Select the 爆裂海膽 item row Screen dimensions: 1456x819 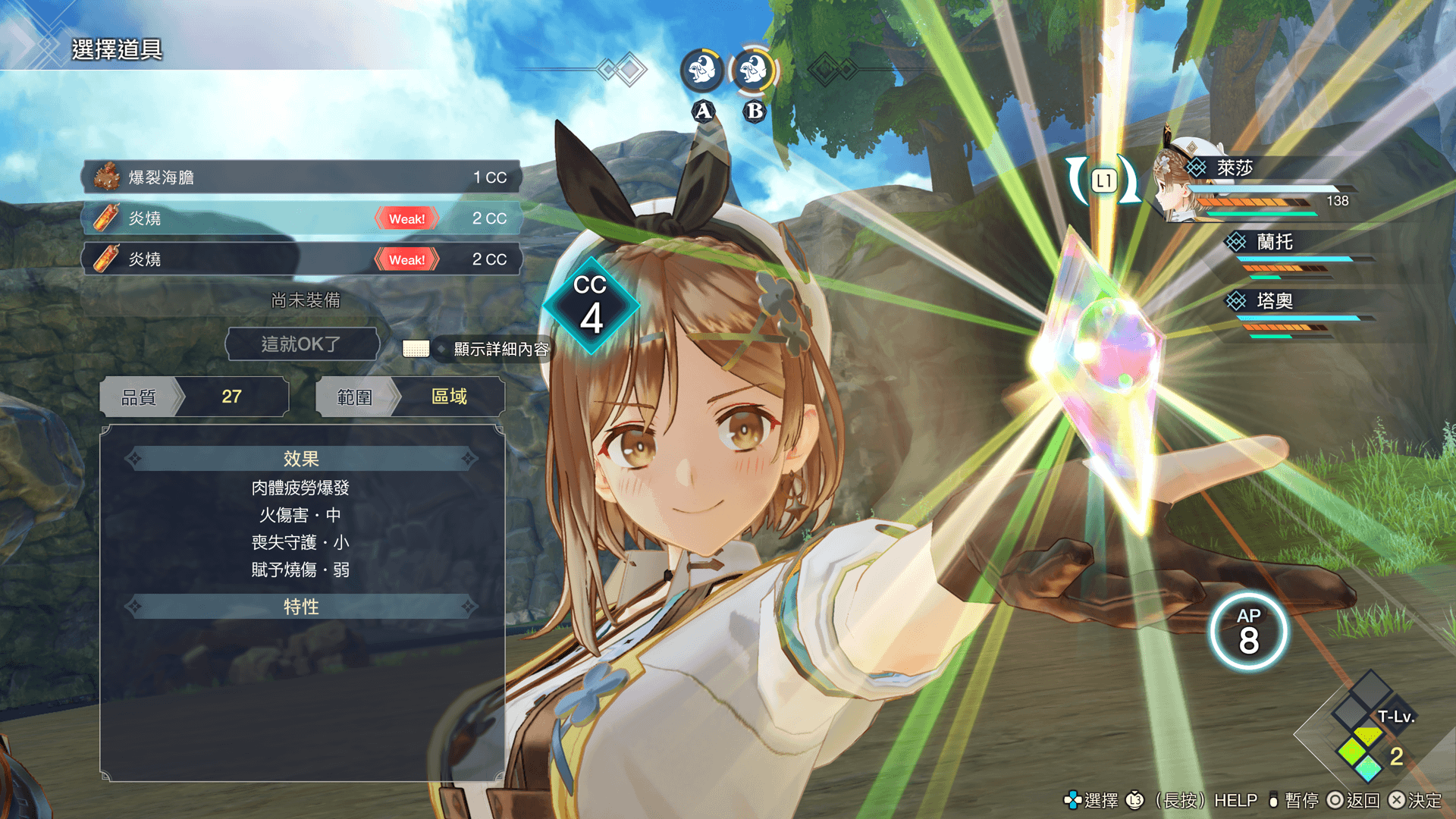(x=301, y=177)
